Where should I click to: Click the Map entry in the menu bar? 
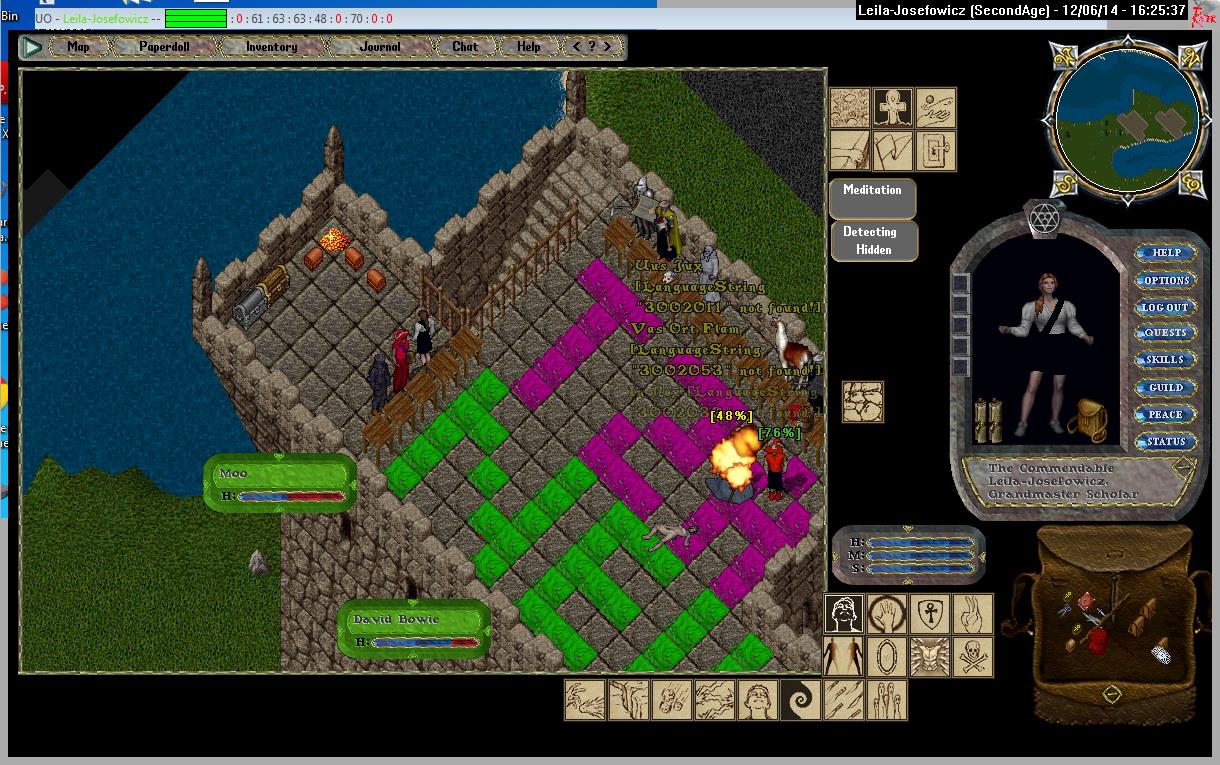78,47
